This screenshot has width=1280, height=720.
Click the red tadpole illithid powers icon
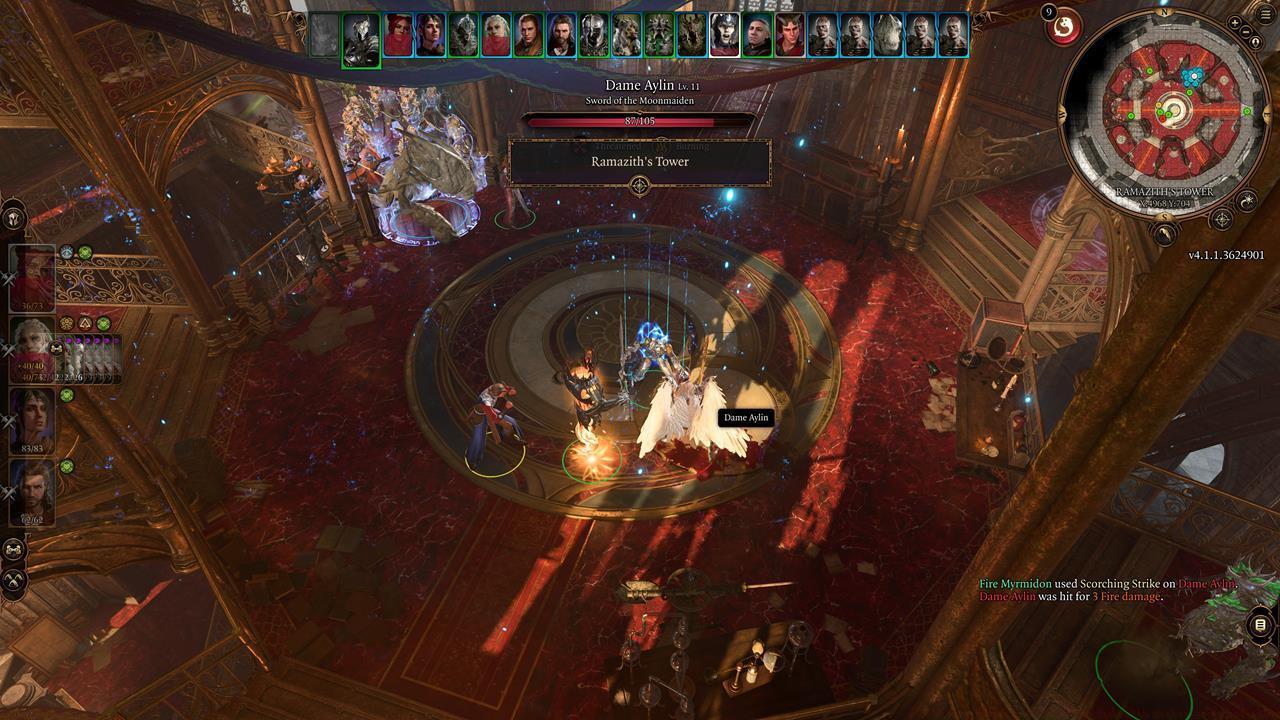[x=1062, y=27]
